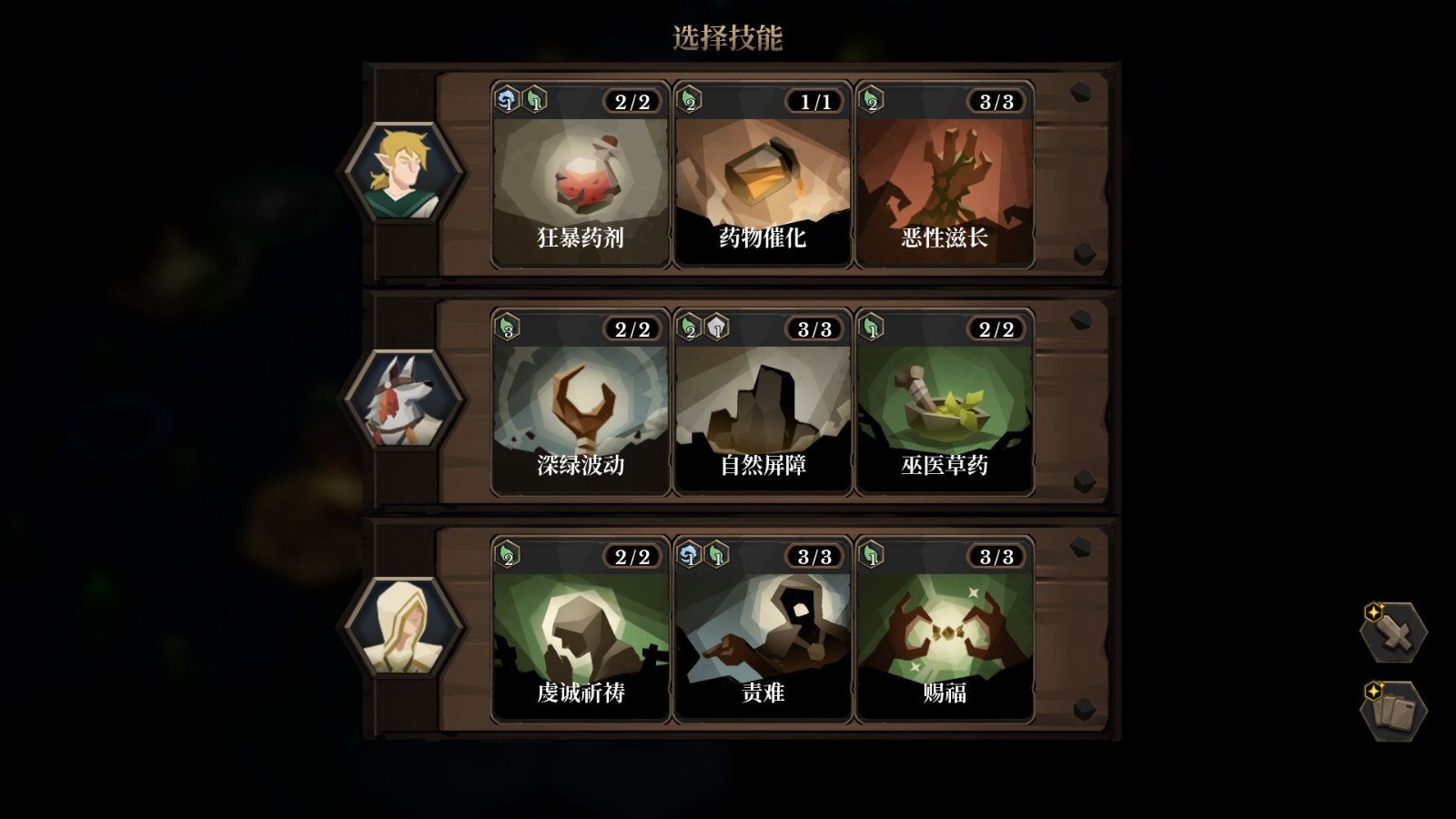
Task: Pick the 恶性滋长 skill
Action: [945, 177]
